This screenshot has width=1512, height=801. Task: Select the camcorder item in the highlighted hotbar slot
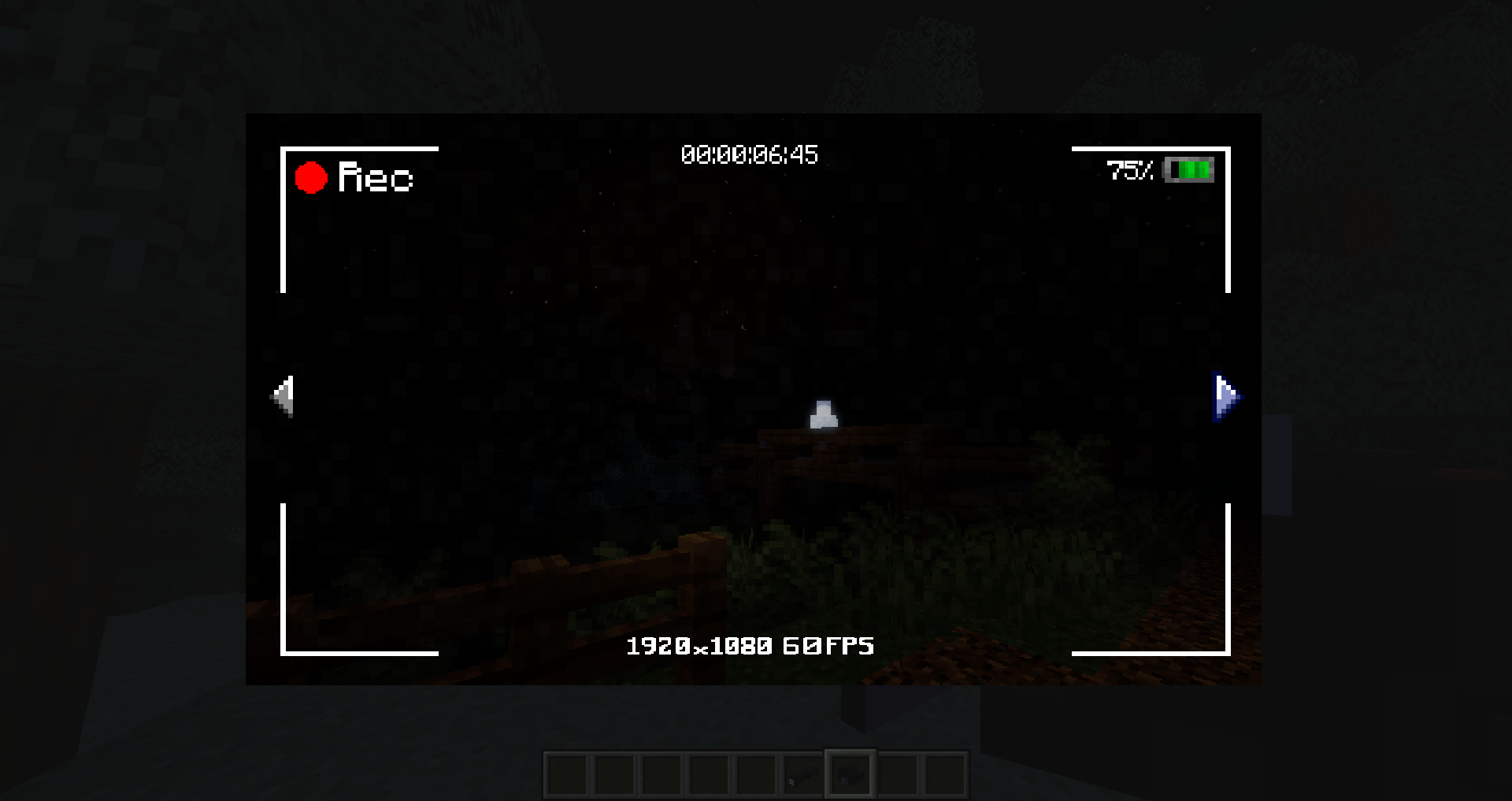(x=850, y=773)
